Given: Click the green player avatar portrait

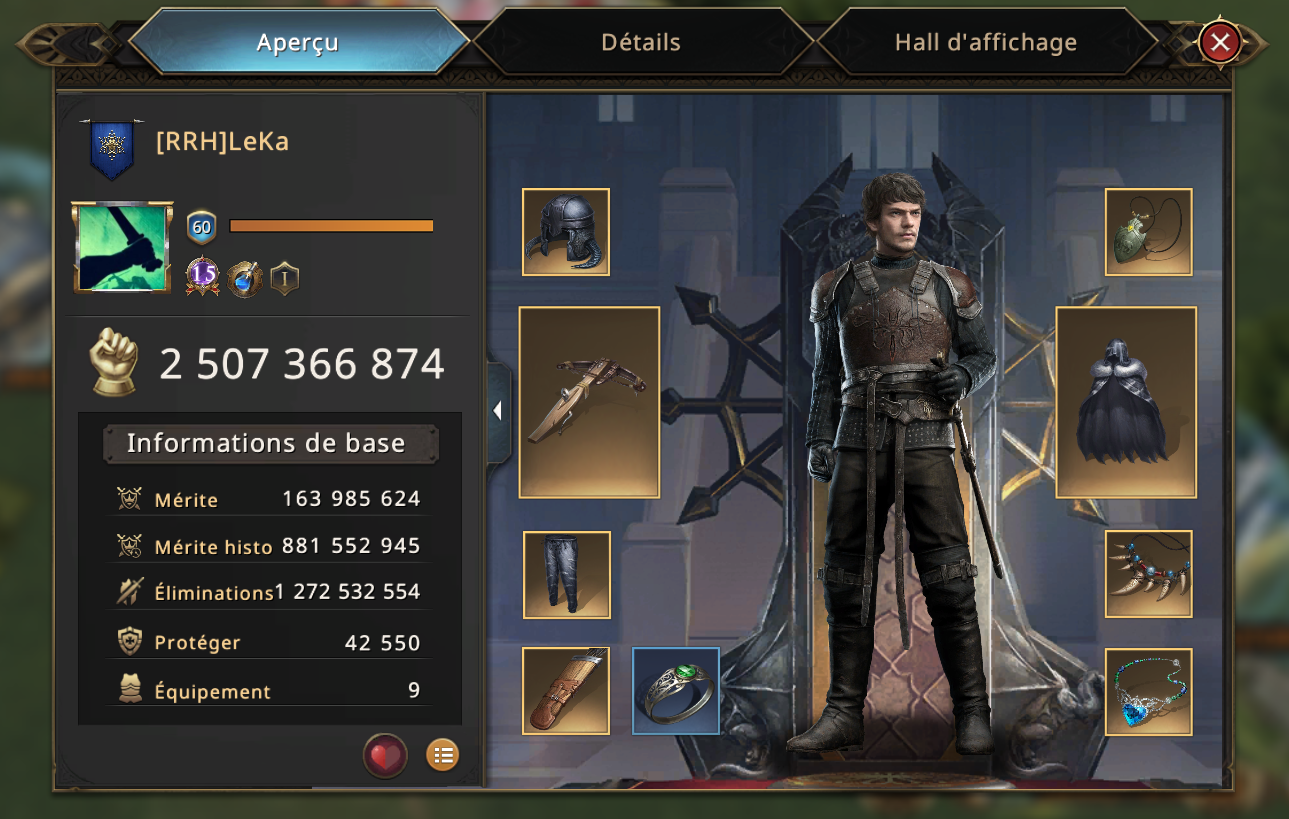Looking at the screenshot, I should click(122, 247).
